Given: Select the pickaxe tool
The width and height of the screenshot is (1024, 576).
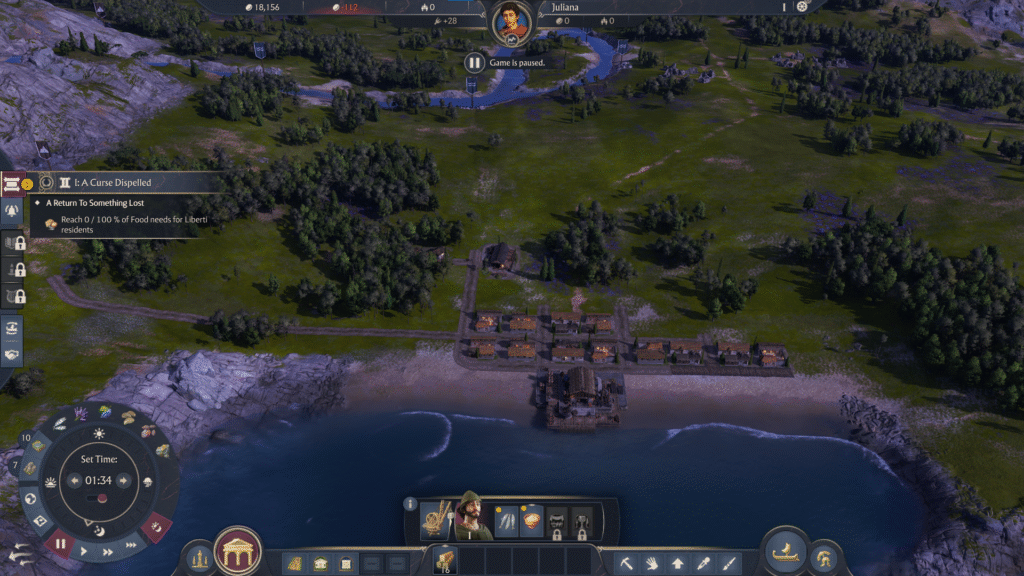Looking at the screenshot, I should click(626, 563).
